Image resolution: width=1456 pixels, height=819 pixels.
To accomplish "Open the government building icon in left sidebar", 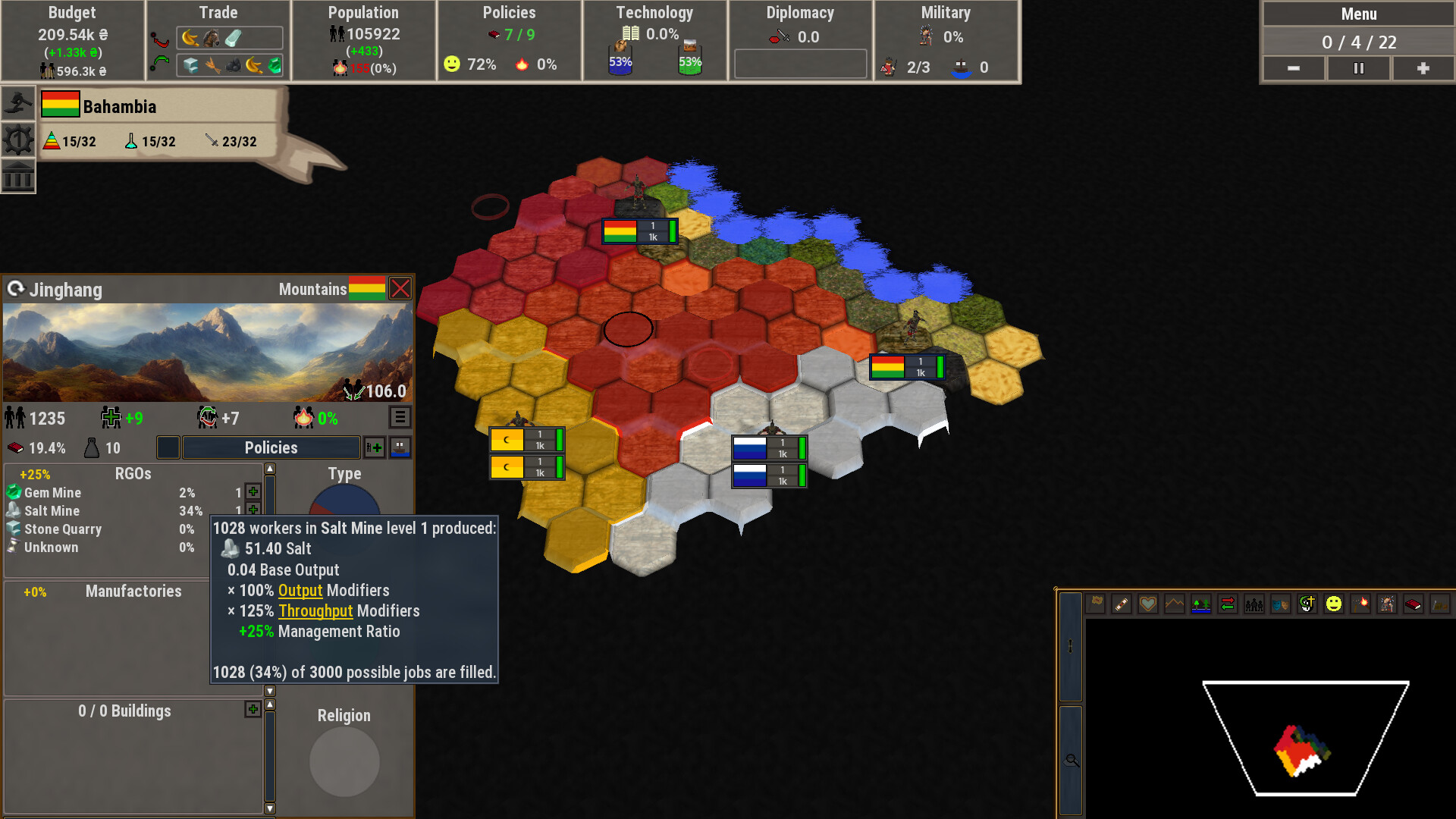I will coord(17,177).
